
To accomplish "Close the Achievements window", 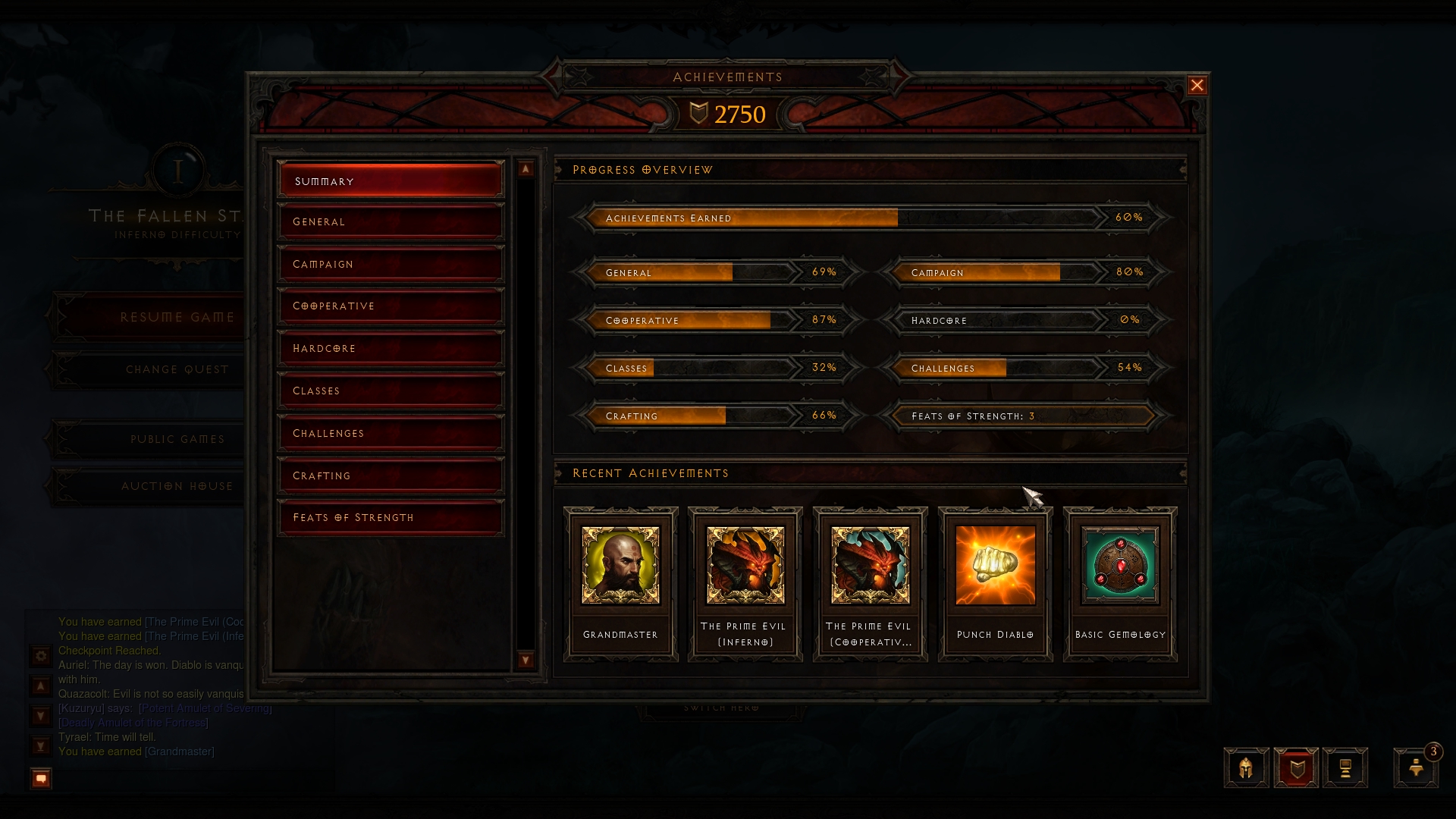I will coord(1197,86).
